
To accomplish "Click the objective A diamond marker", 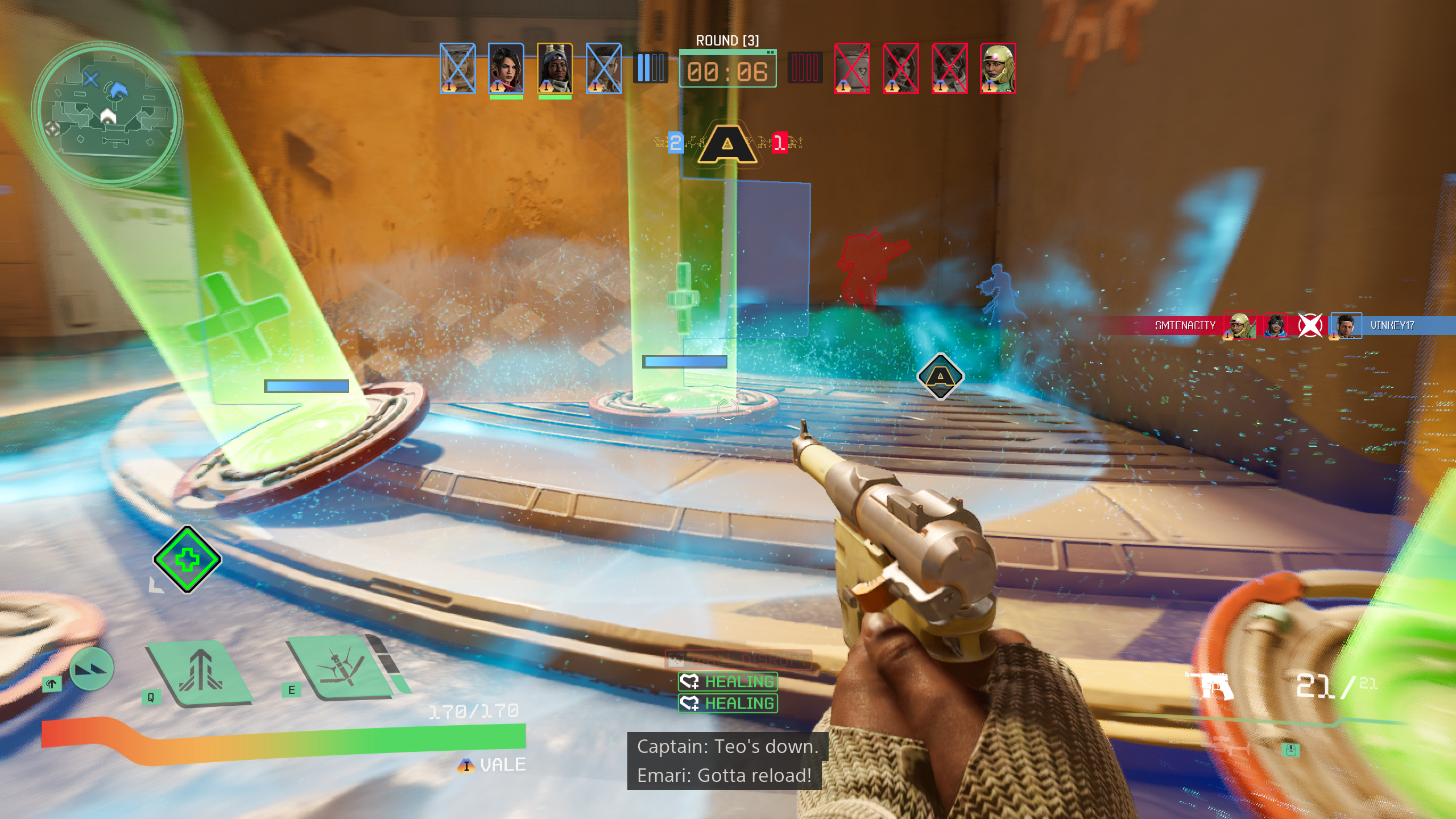I will 940,377.
